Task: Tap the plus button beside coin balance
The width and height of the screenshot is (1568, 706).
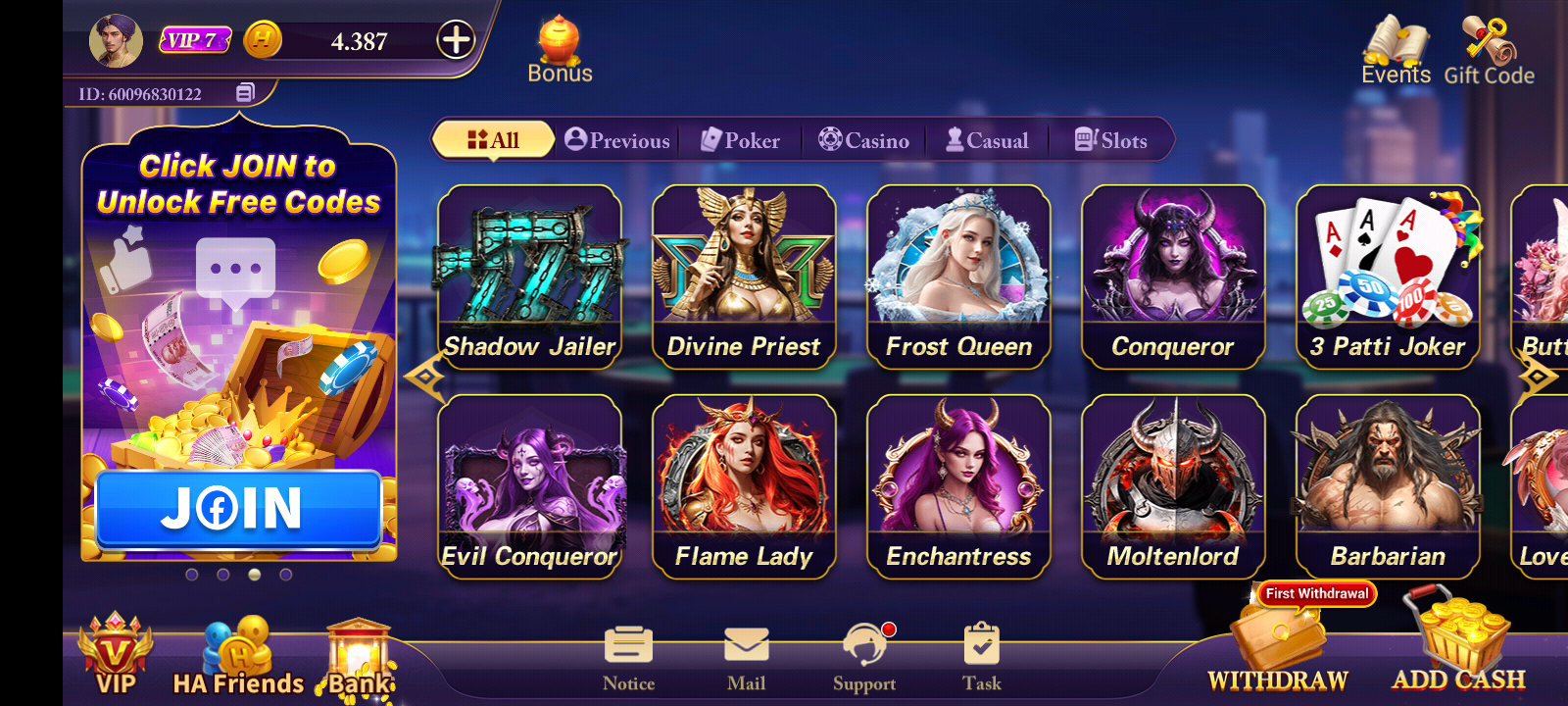Action: pos(456,40)
